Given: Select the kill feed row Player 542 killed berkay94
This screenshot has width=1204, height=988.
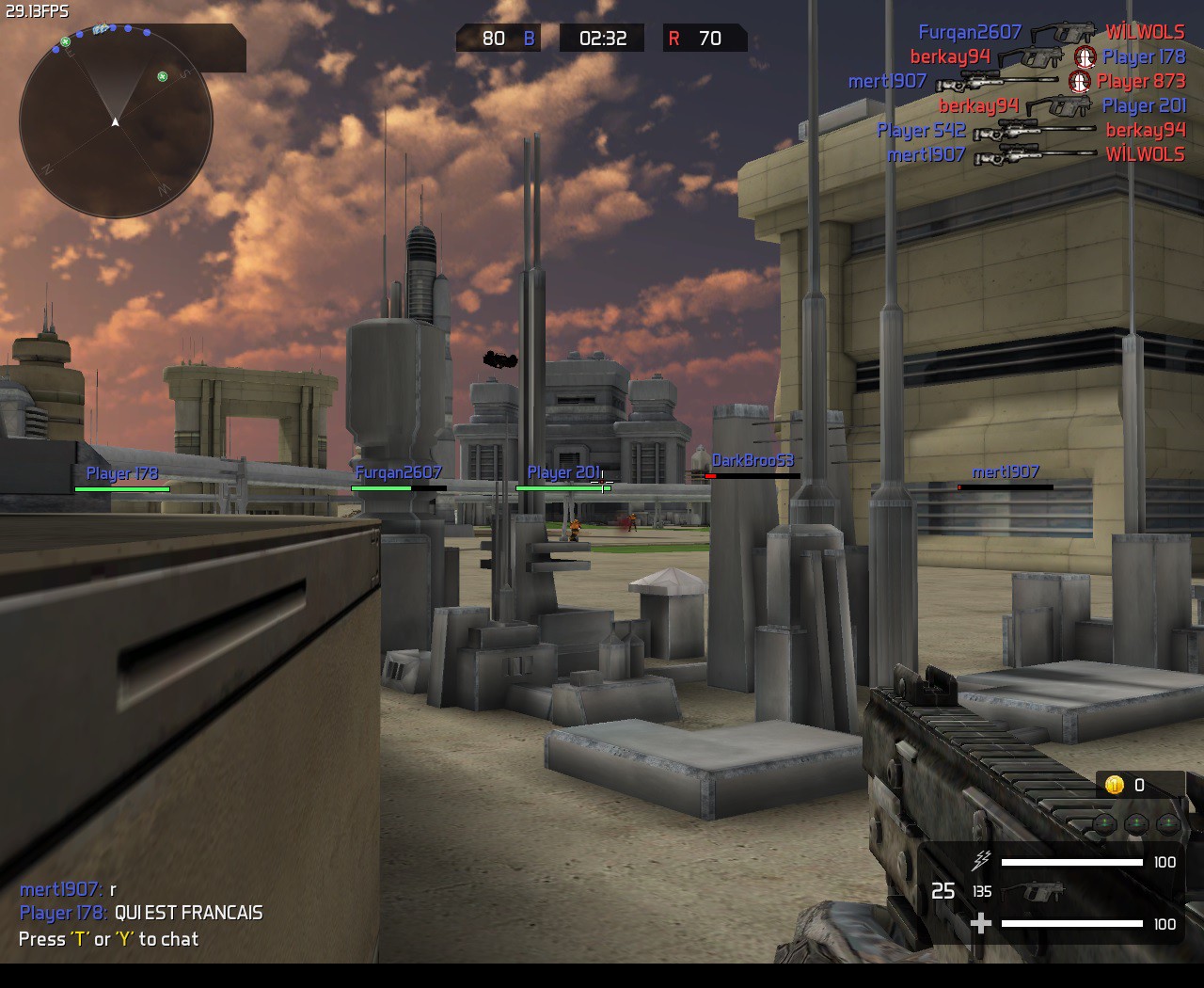Looking at the screenshot, I should point(1031,131).
